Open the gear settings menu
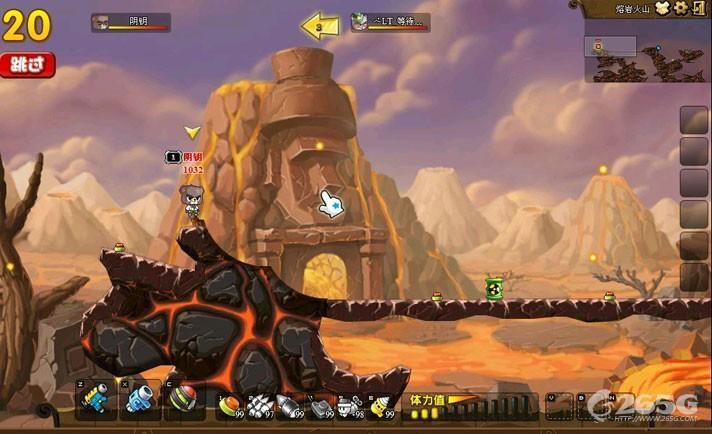712x434 pixels. pos(680,8)
